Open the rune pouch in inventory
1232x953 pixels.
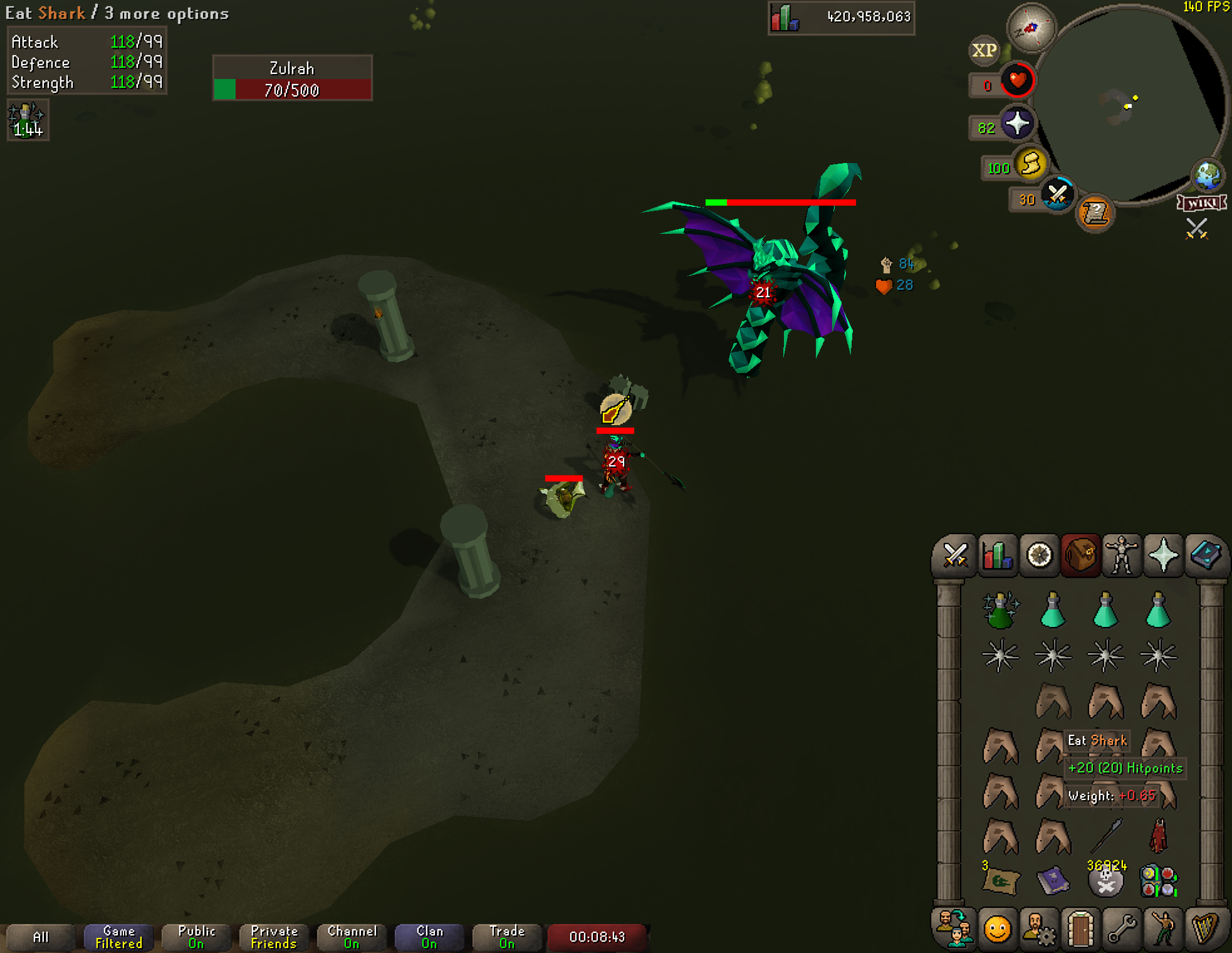(x=1158, y=880)
